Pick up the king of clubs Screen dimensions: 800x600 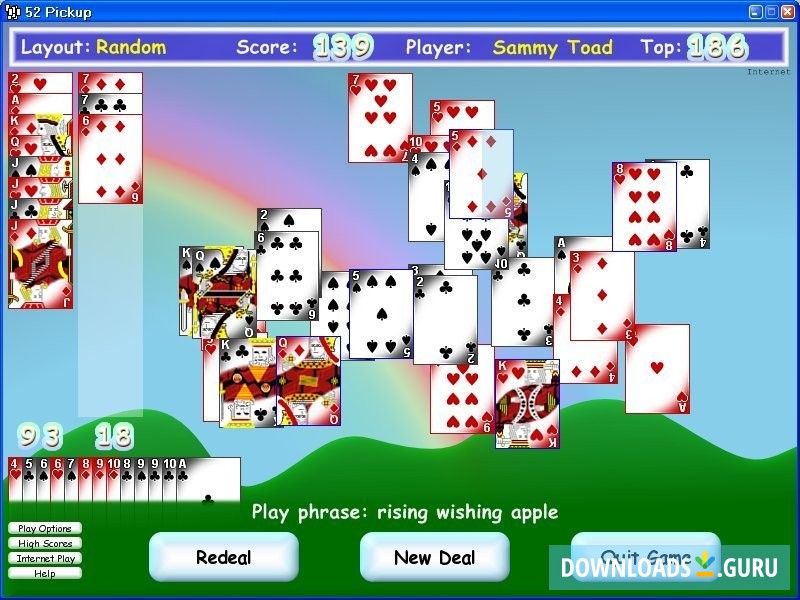point(246,385)
